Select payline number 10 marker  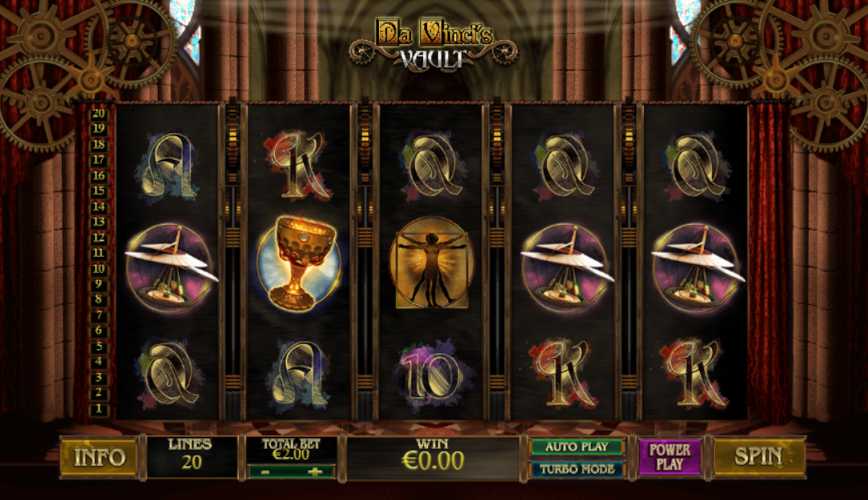coord(98,269)
